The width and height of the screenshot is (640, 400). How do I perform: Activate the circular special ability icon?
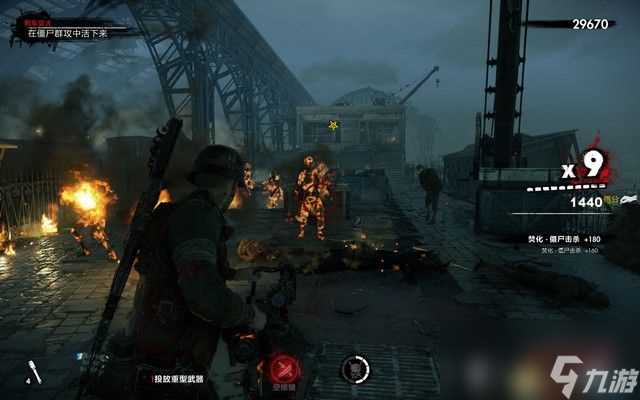click(354, 369)
